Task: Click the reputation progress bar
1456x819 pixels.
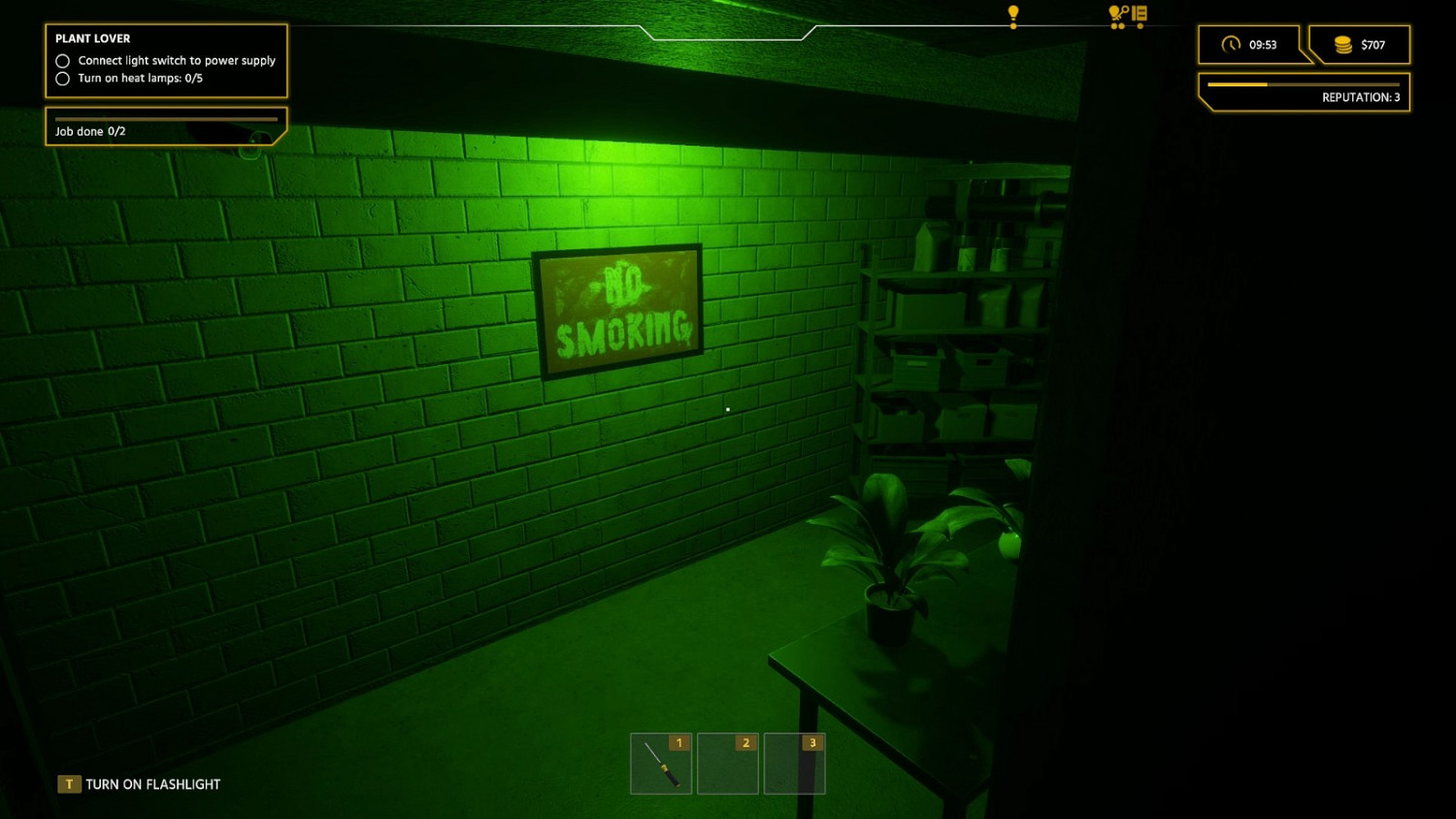Action: pos(1304,84)
